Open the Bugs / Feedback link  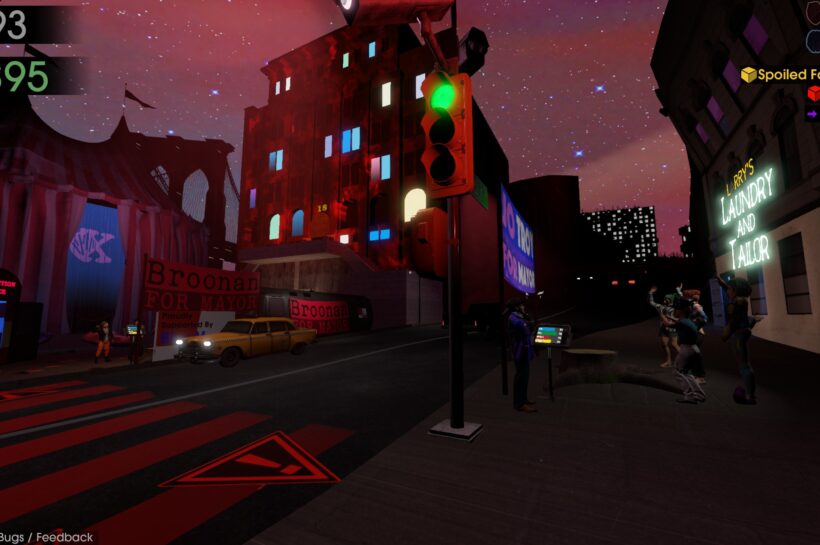[47, 537]
